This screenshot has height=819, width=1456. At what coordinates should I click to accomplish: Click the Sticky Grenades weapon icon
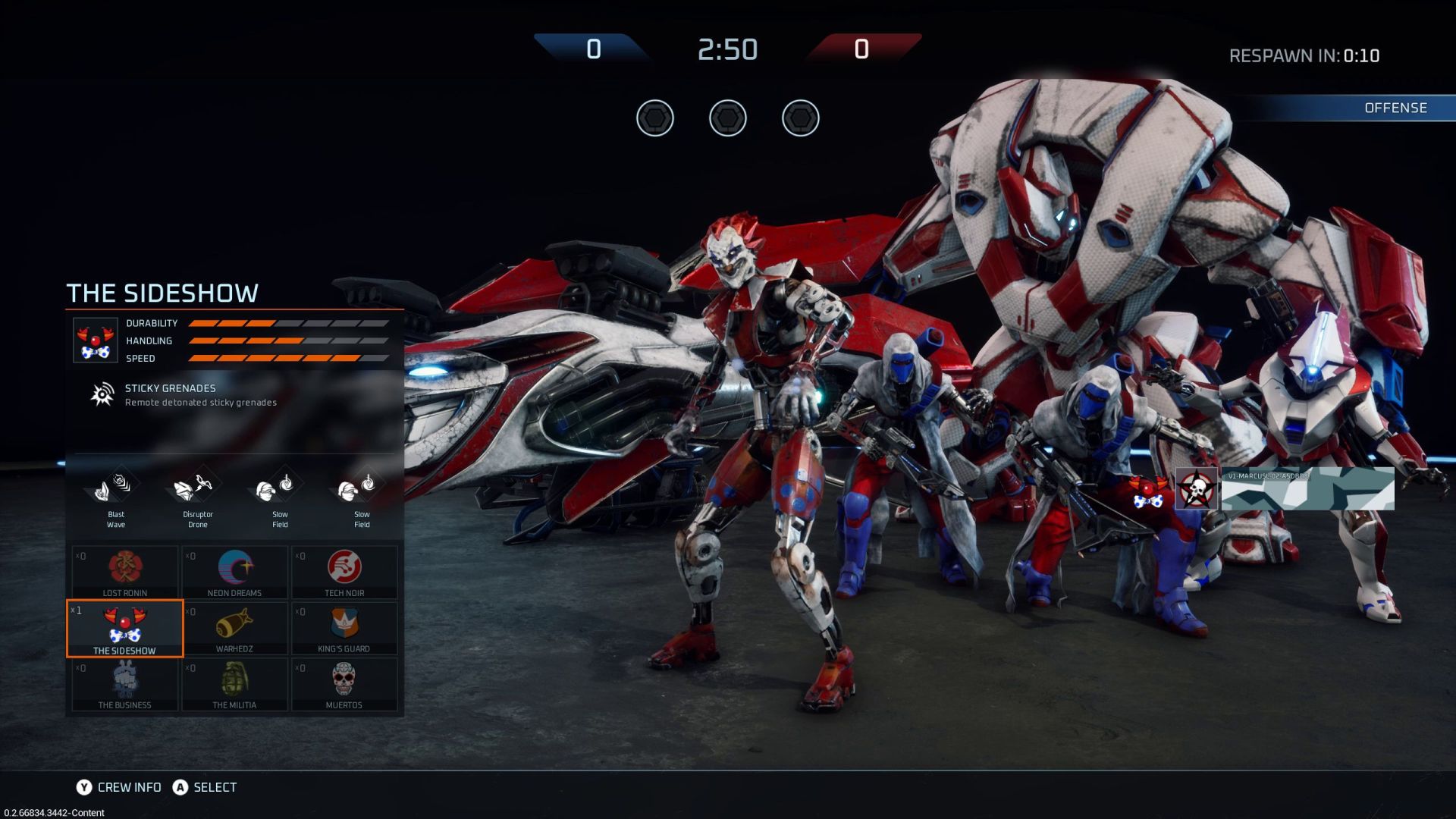[102, 394]
